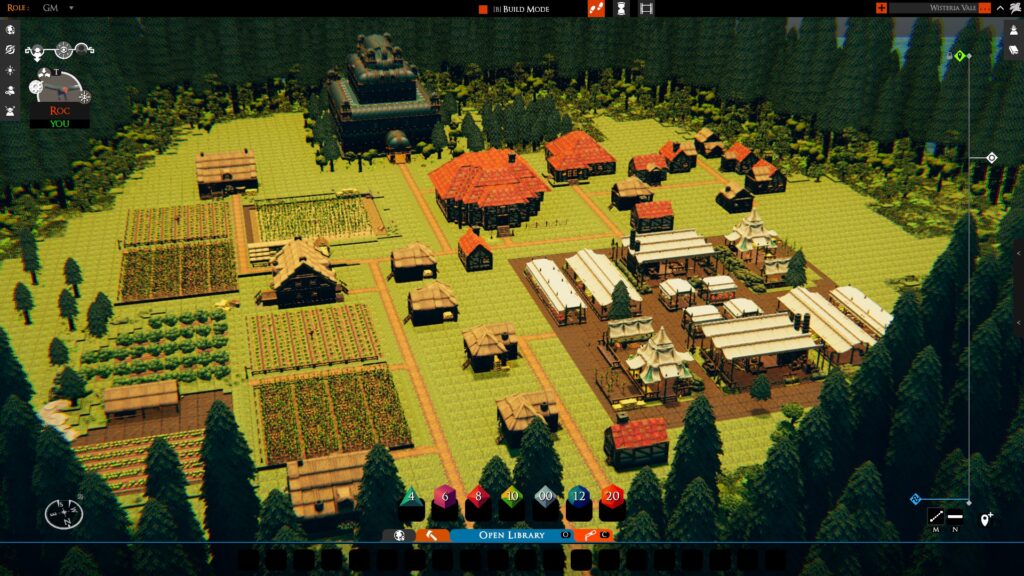The width and height of the screenshot is (1024, 576).
Task: Roll the green d4 die
Action: pos(410,497)
